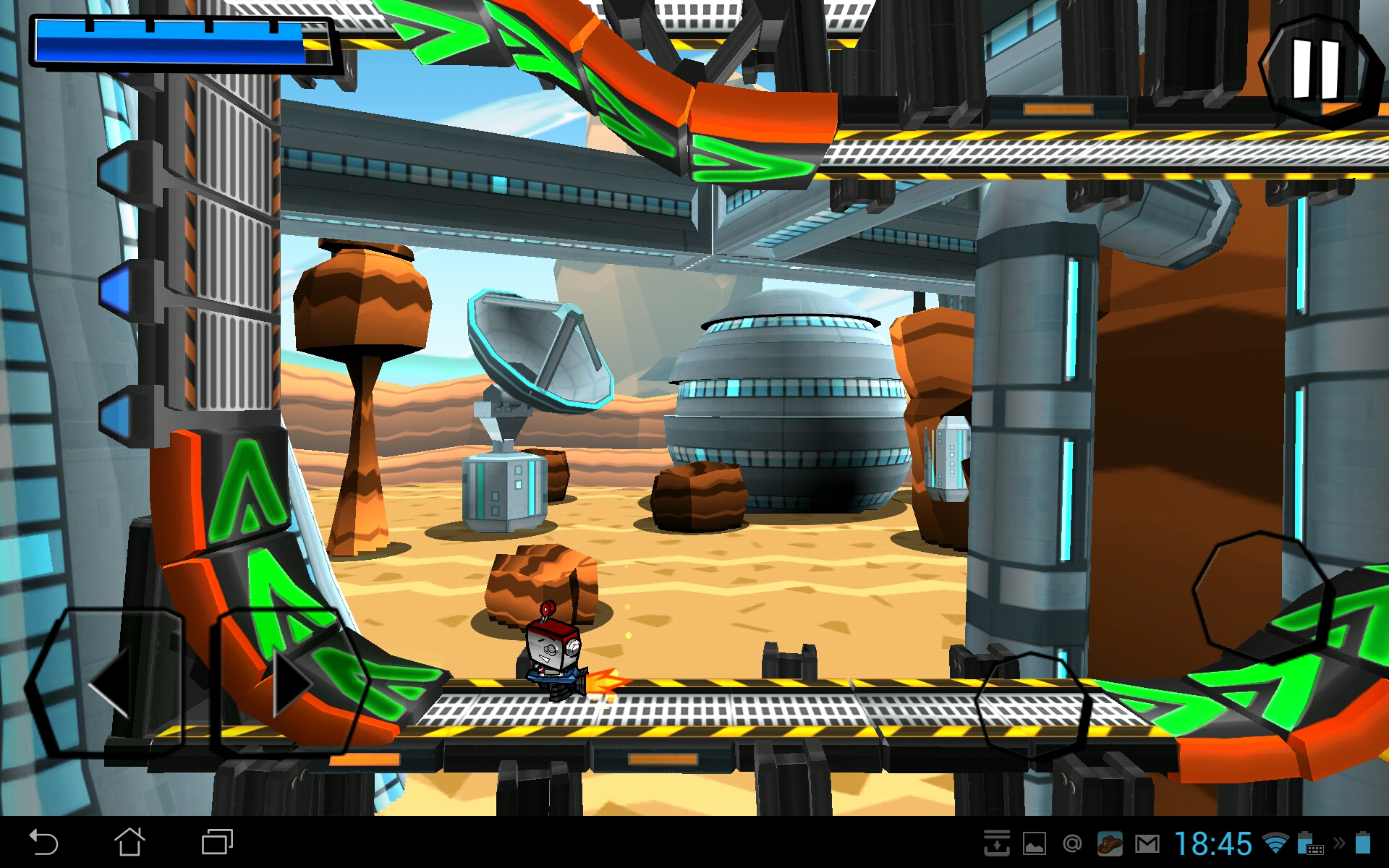
Task: Tap the octagon action button over the grated walkway
Action: pos(1032,705)
